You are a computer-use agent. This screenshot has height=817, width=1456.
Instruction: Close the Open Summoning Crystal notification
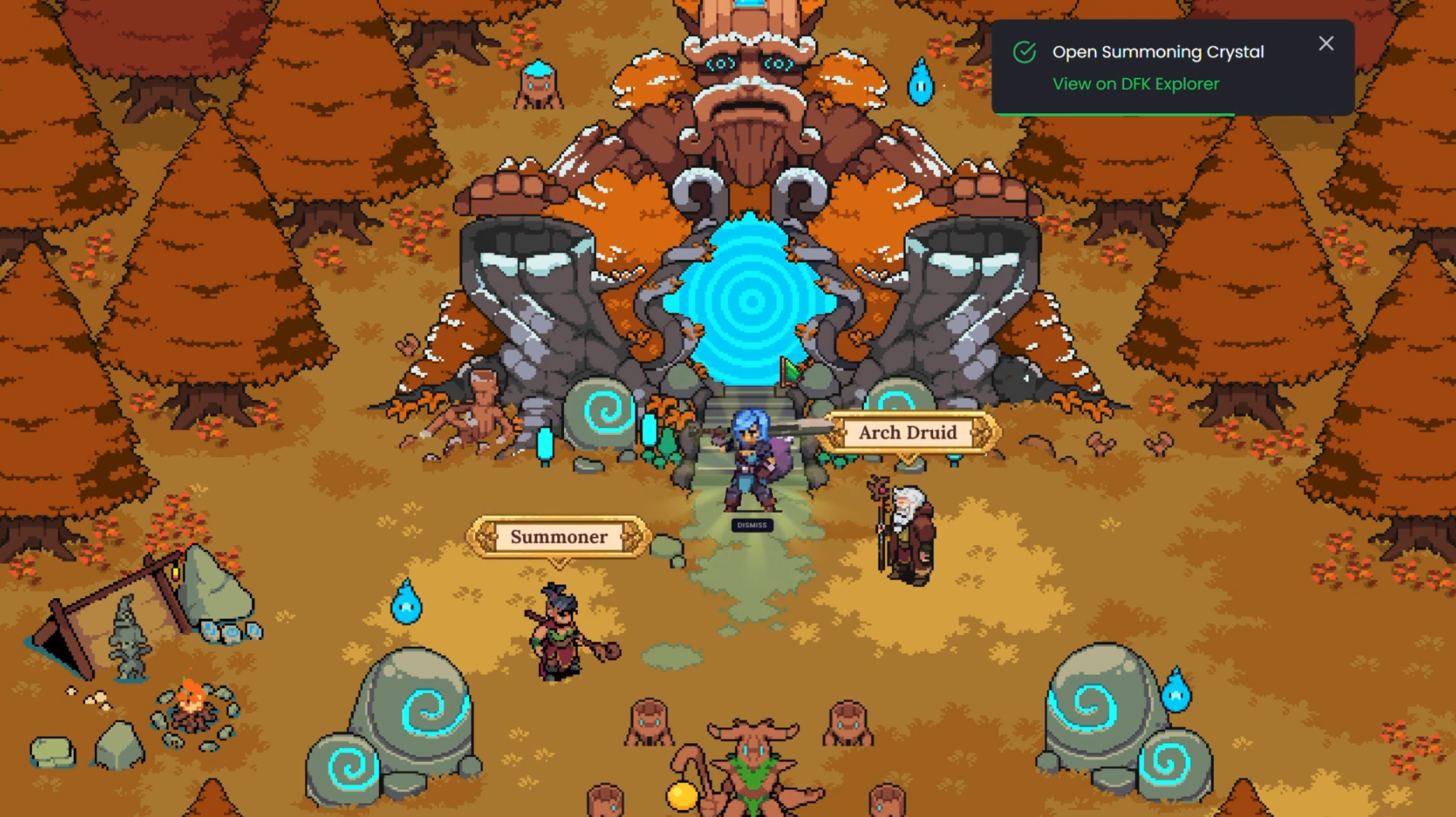(x=1326, y=44)
